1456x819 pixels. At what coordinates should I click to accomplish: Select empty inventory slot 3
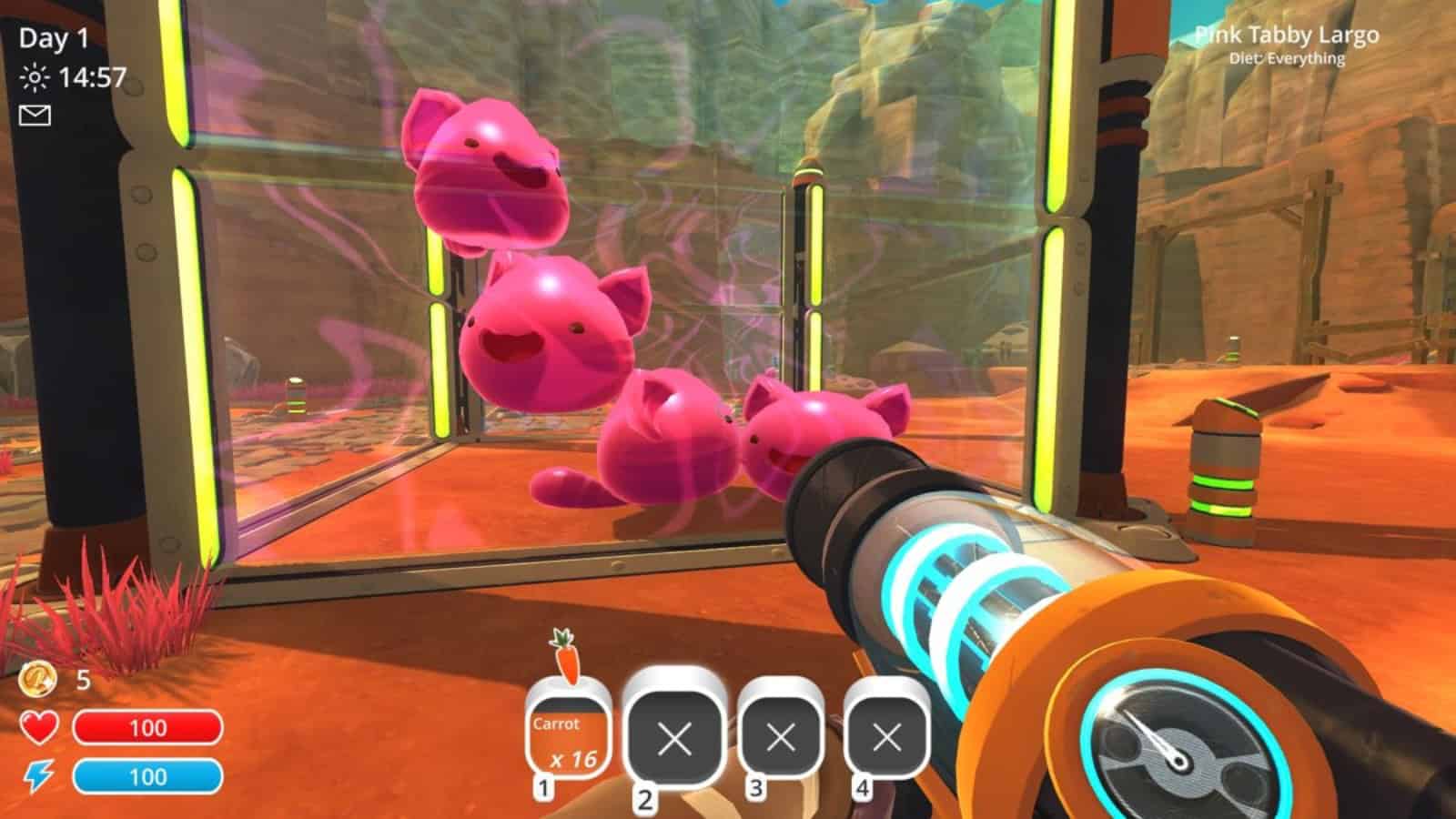click(779, 739)
